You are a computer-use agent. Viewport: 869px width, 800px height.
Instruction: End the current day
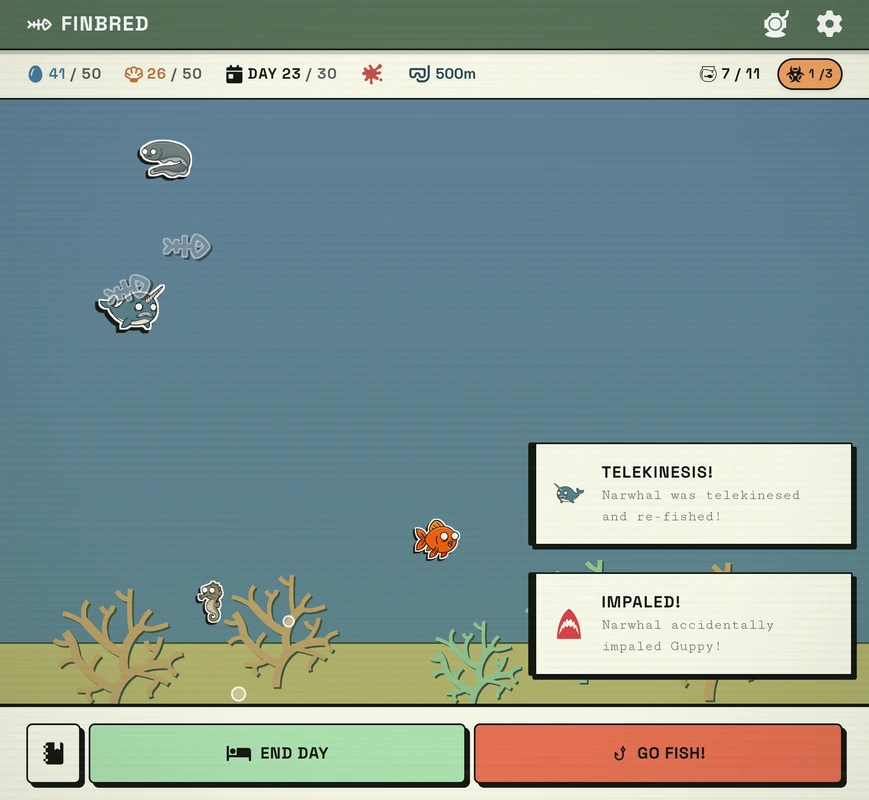pos(277,753)
